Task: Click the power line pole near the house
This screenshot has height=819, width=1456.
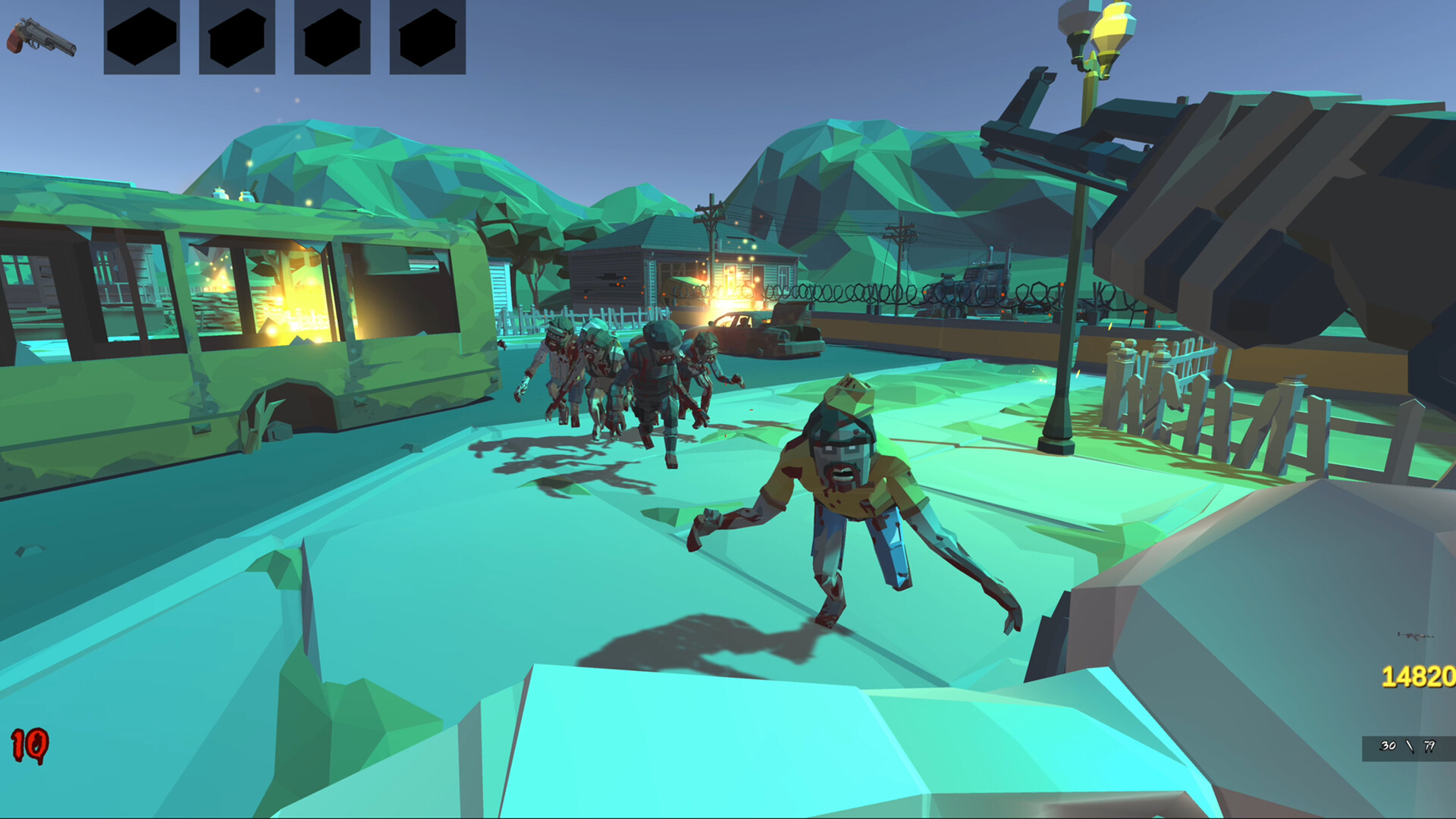Action: pyautogui.click(x=711, y=227)
